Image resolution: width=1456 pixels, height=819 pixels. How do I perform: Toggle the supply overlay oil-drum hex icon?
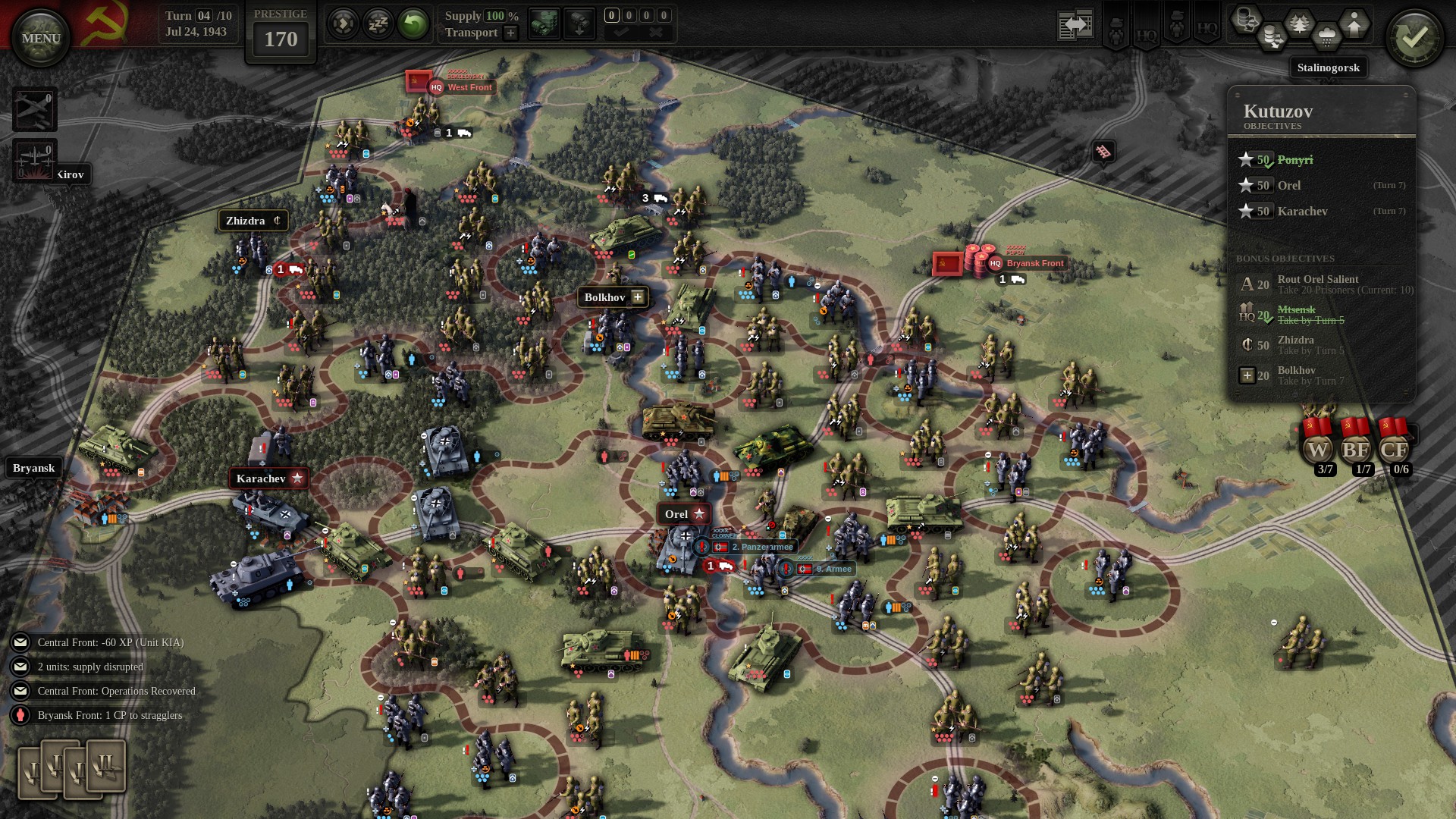pos(1272,36)
